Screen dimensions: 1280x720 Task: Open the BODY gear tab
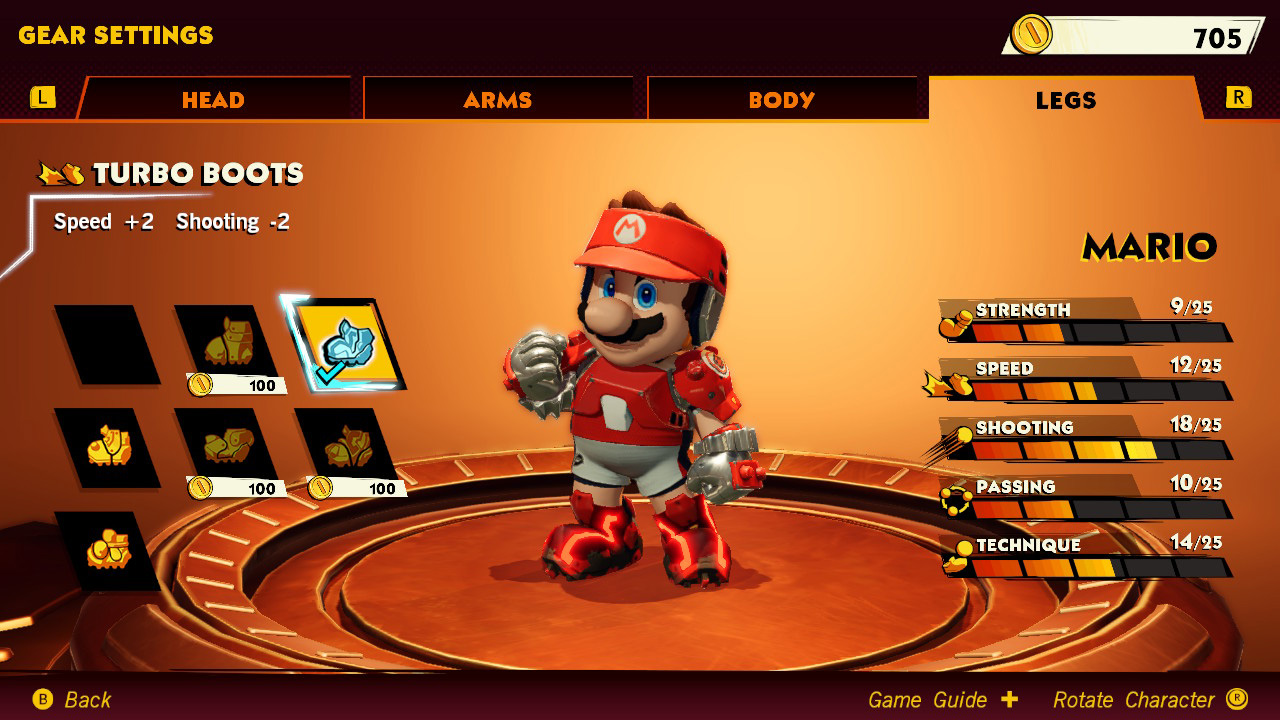point(786,99)
